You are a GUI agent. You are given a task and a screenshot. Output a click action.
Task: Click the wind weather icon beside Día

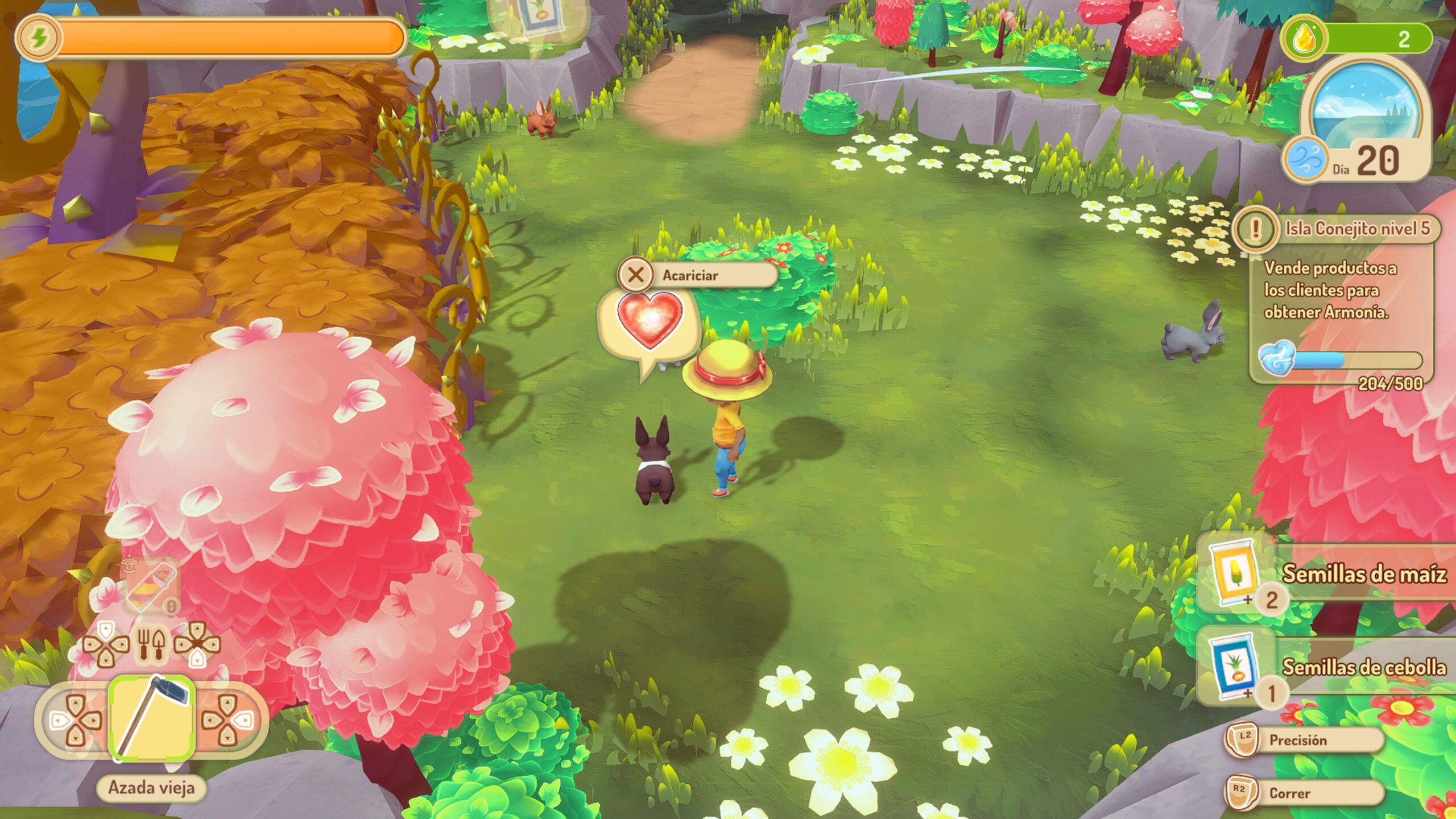click(x=1305, y=158)
